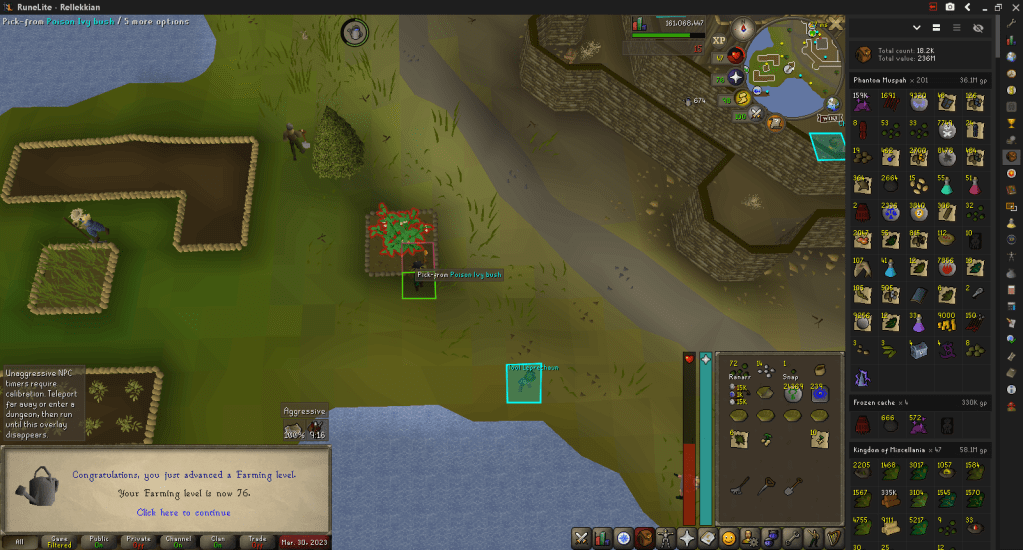Image resolution: width=1023 pixels, height=550 pixels.
Task: Select the Public chat tab
Action: coord(98,540)
